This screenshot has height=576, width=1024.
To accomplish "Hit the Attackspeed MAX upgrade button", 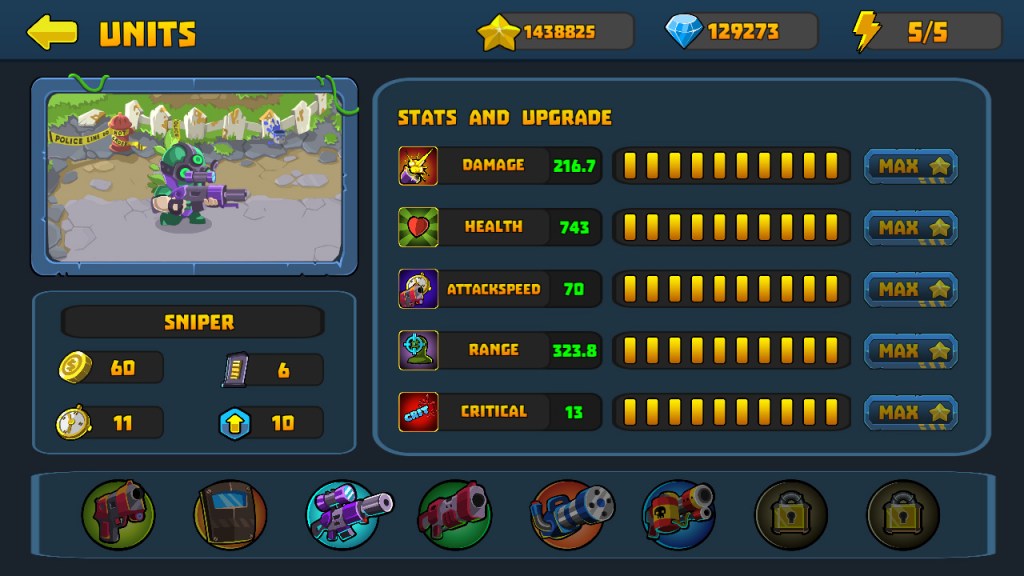I will pos(911,289).
